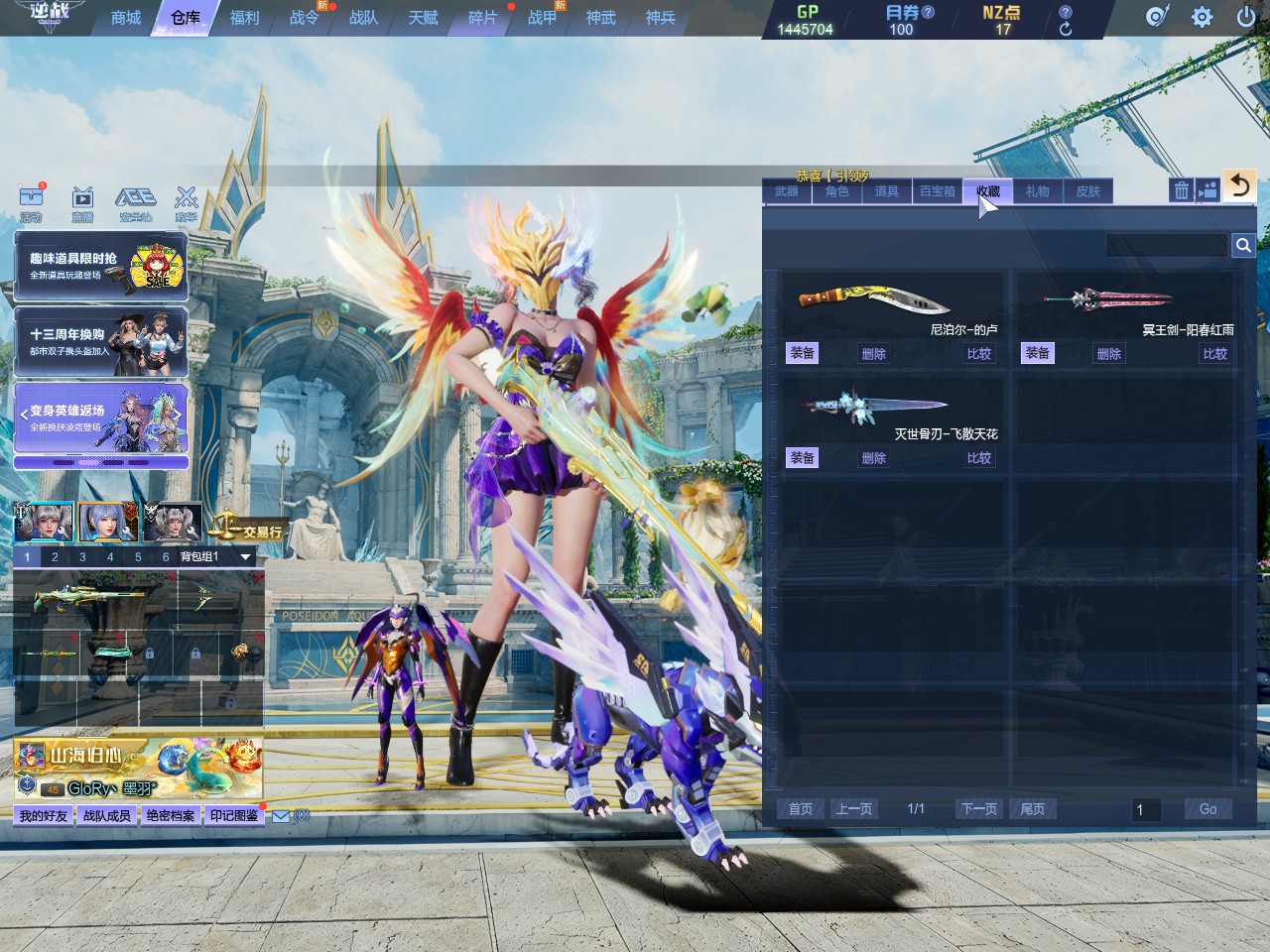Go to 下一页 next page
The height and width of the screenshot is (952, 1270).
click(x=978, y=809)
